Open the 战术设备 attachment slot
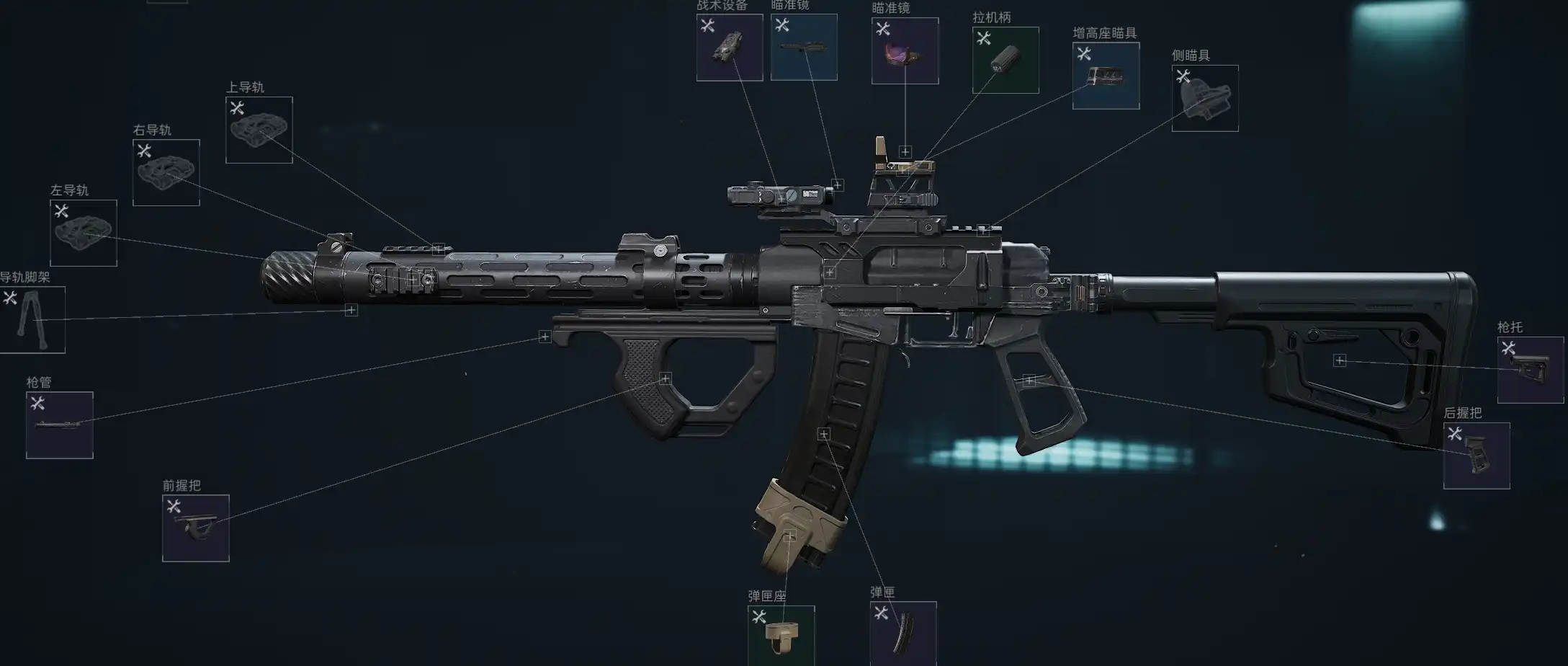 pos(729,48)
